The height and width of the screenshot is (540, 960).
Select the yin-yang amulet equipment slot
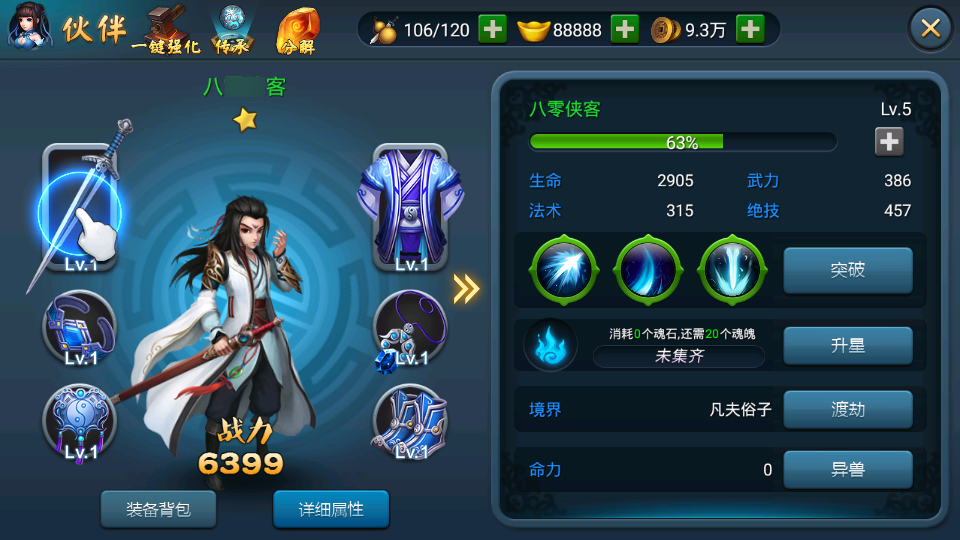click(80, 422)
